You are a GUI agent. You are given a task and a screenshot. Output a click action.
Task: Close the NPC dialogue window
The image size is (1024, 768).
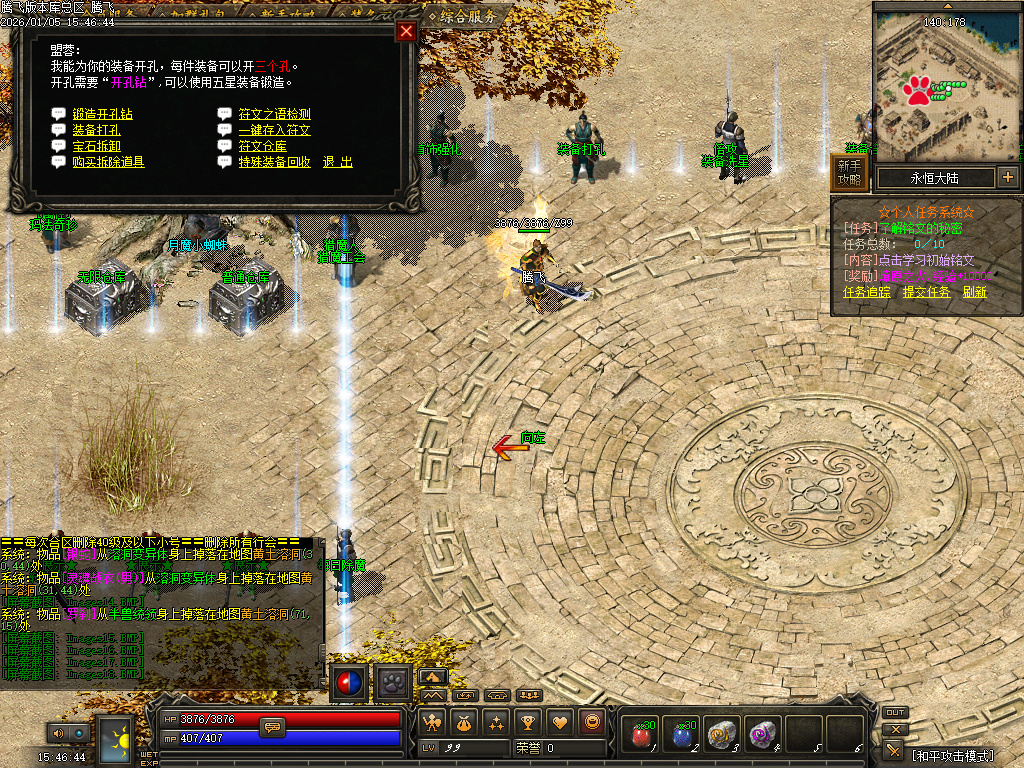coord(406,31)
